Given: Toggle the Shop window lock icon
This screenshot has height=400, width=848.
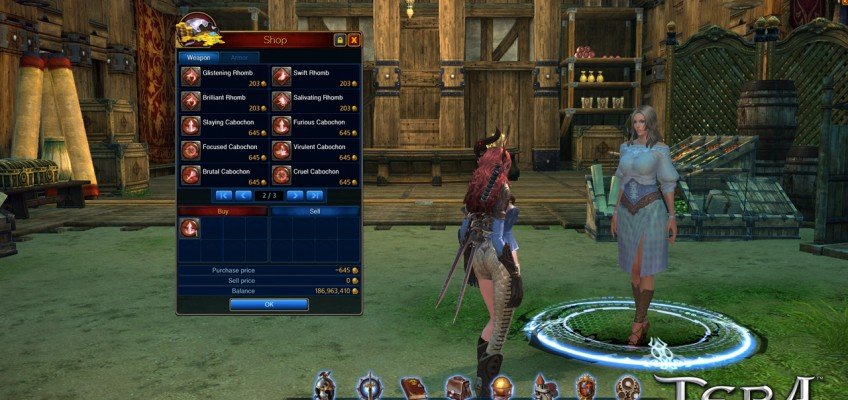Looking at the screenshot, I should (340, 40).
